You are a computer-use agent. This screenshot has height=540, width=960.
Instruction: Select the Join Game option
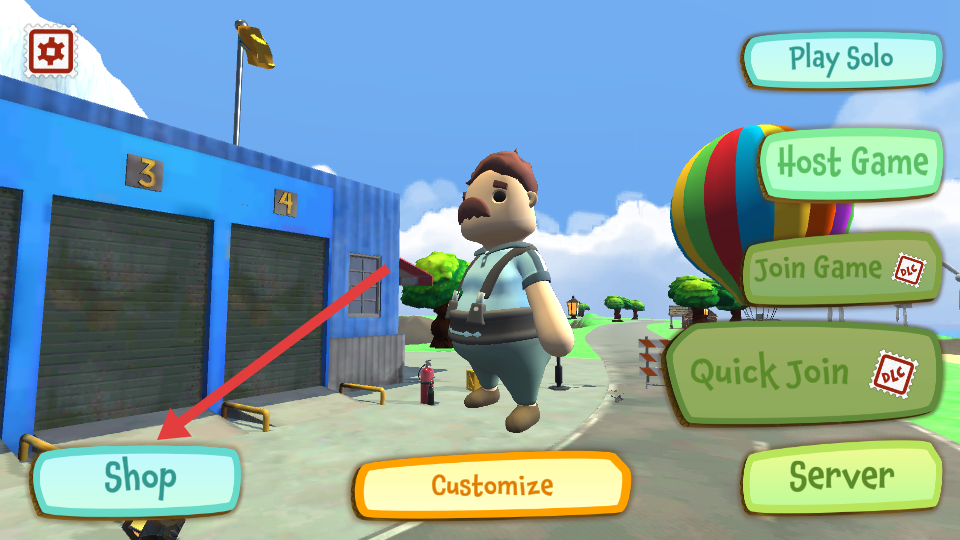[x=842, y=269]
